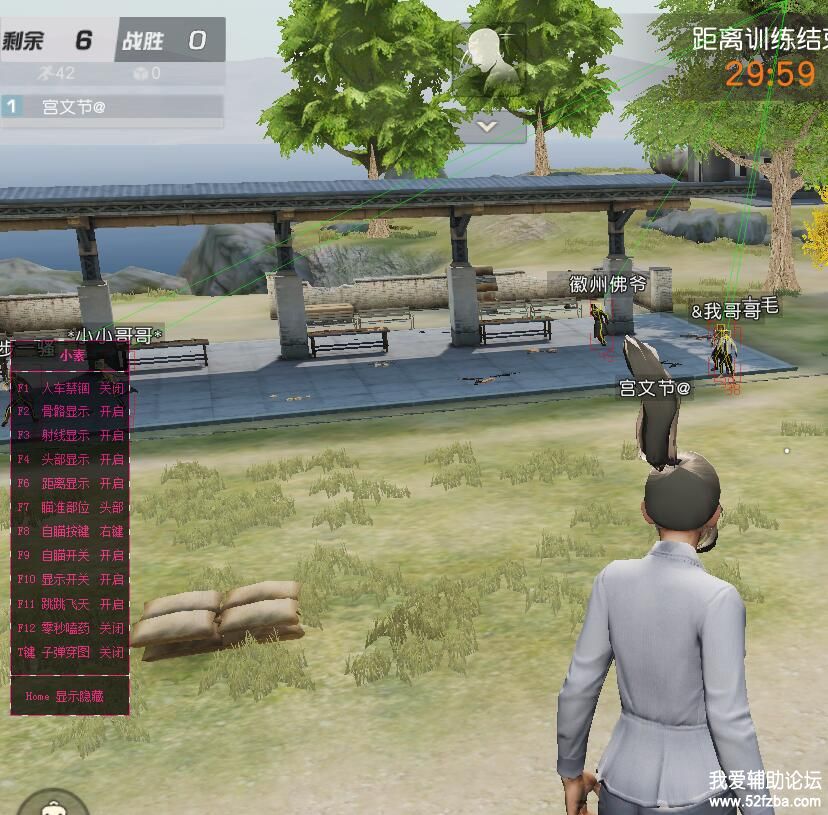828x815 pixels.
Task: Expand the dropdown arrow below the head icon
Action: (x=487, y=127)
